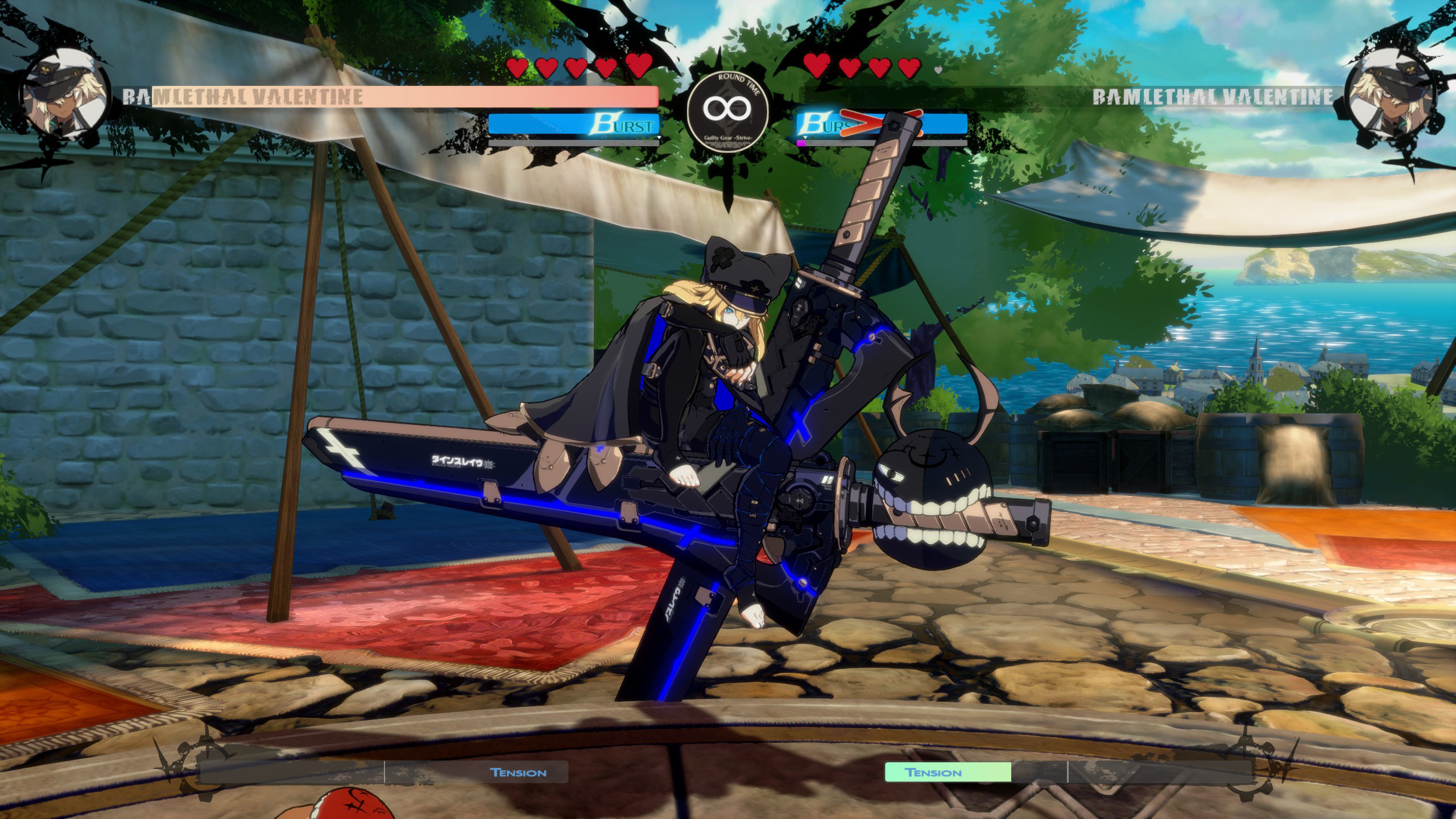Toggle the small arrow below left Burst bar
The height and width of the screenshot is (819, 1456).
[x=659, y=138]
